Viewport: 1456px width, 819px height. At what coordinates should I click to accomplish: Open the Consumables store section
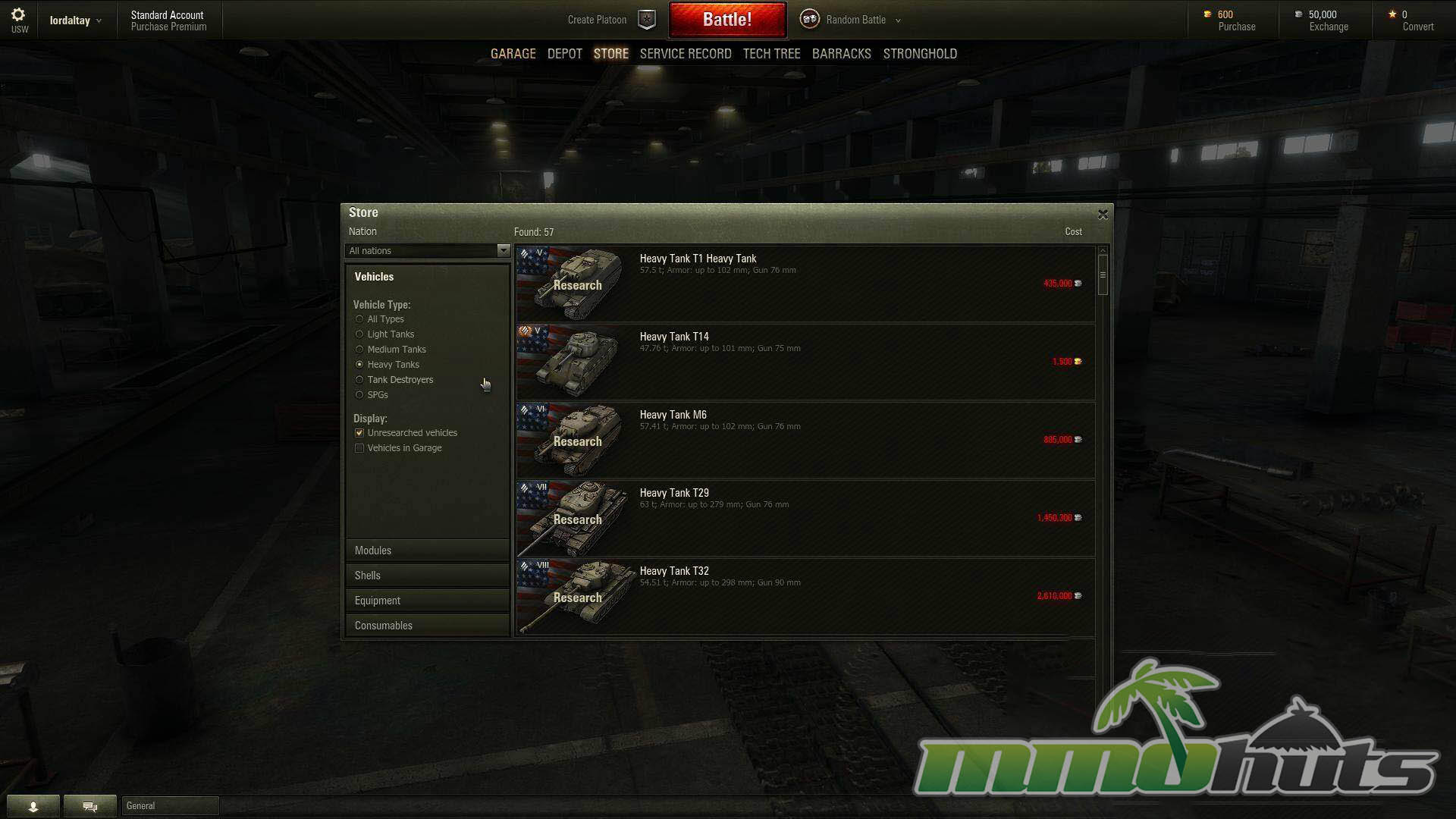(x=427, y=626)
